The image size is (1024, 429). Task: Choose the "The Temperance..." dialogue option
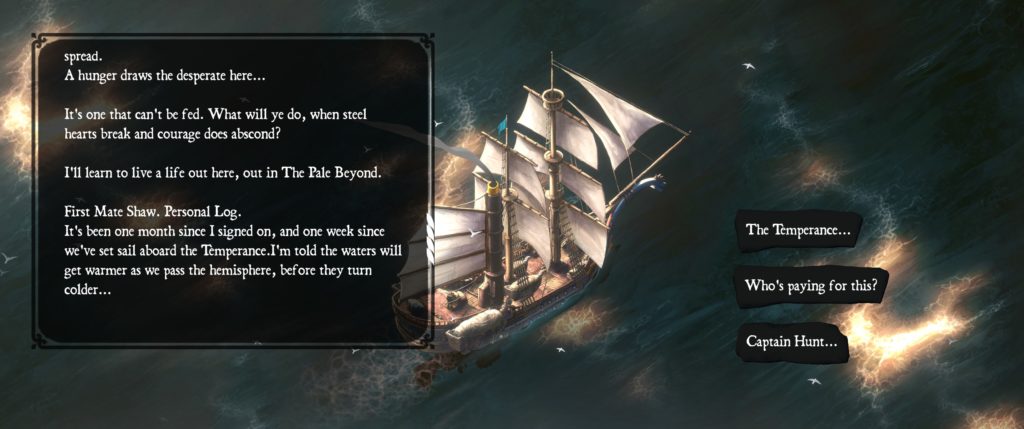[798, 230]
